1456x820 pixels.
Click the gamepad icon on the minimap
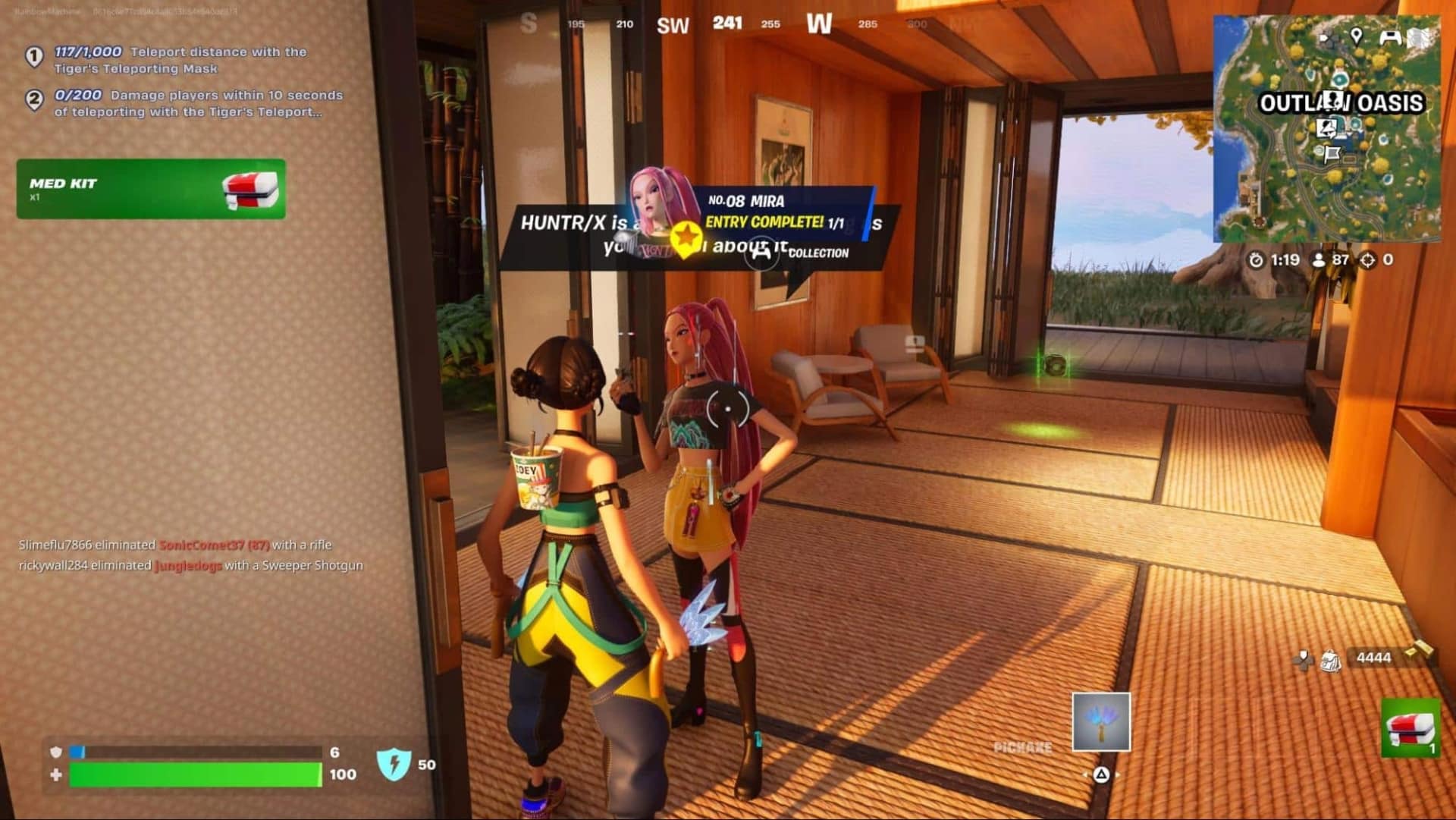1390,36
